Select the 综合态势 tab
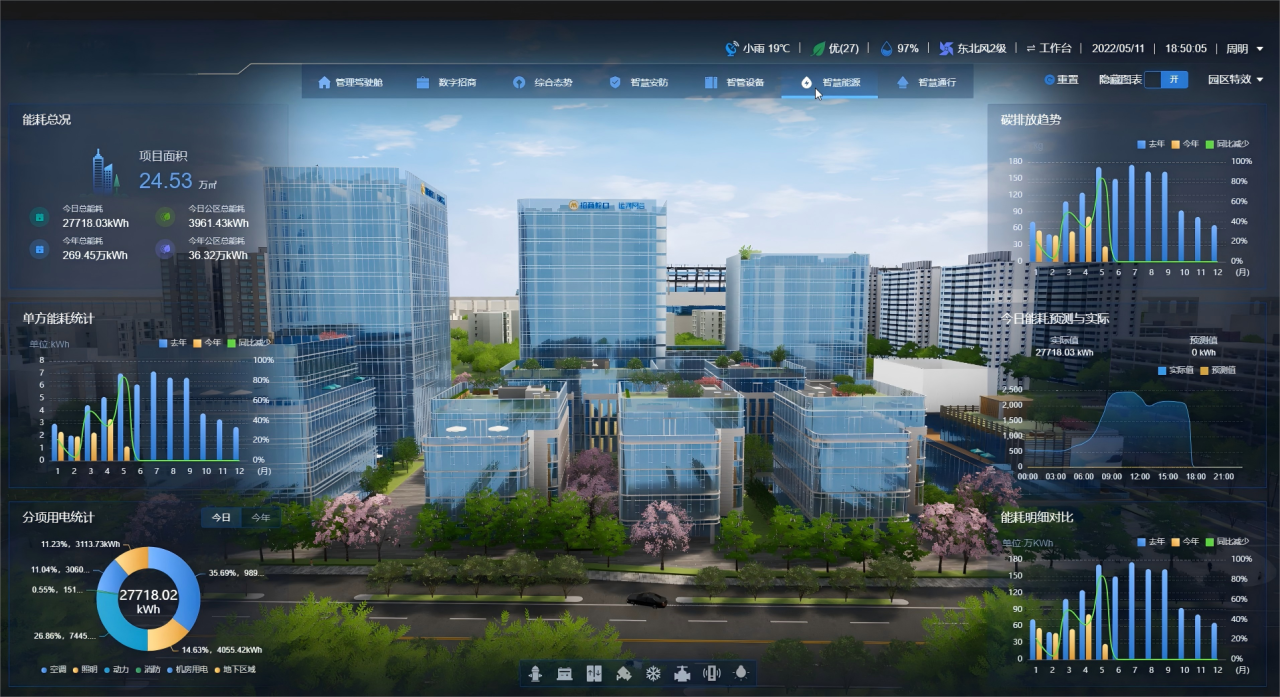Image resolution: width=1280 pixels, height=697 pixels. (x=542, y=82)
